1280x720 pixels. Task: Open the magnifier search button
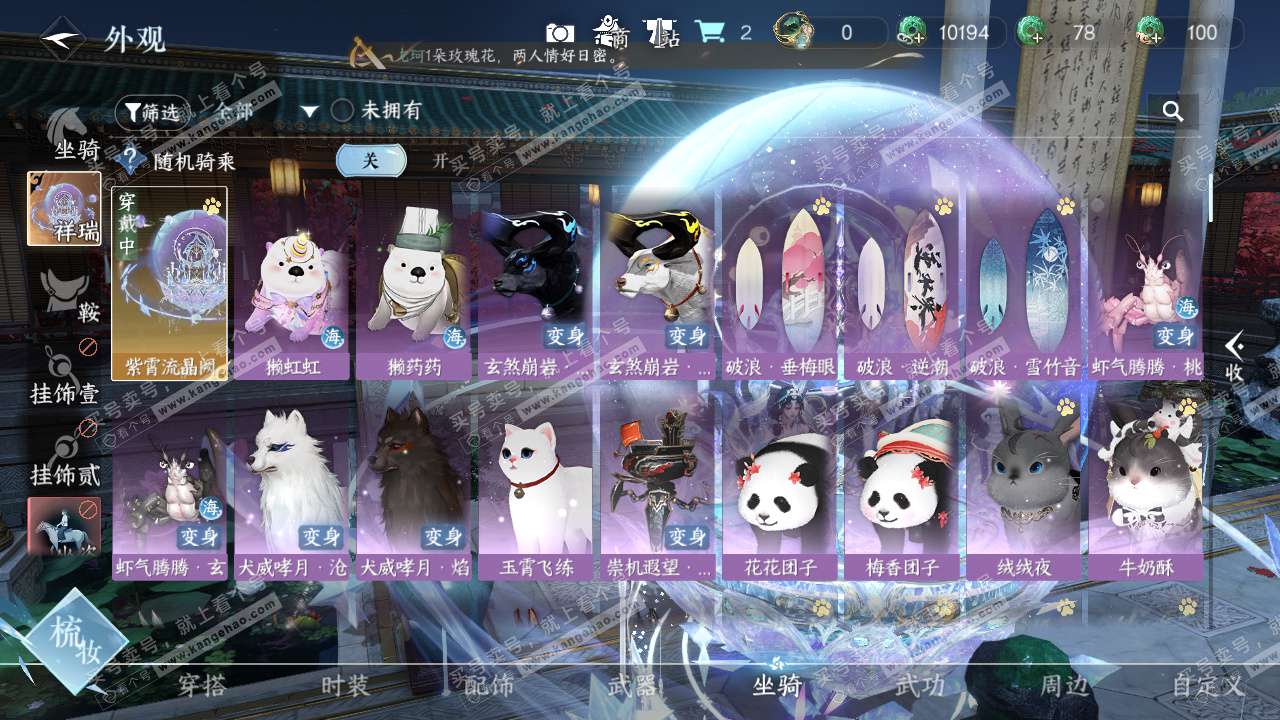[x=1173, y=111]
